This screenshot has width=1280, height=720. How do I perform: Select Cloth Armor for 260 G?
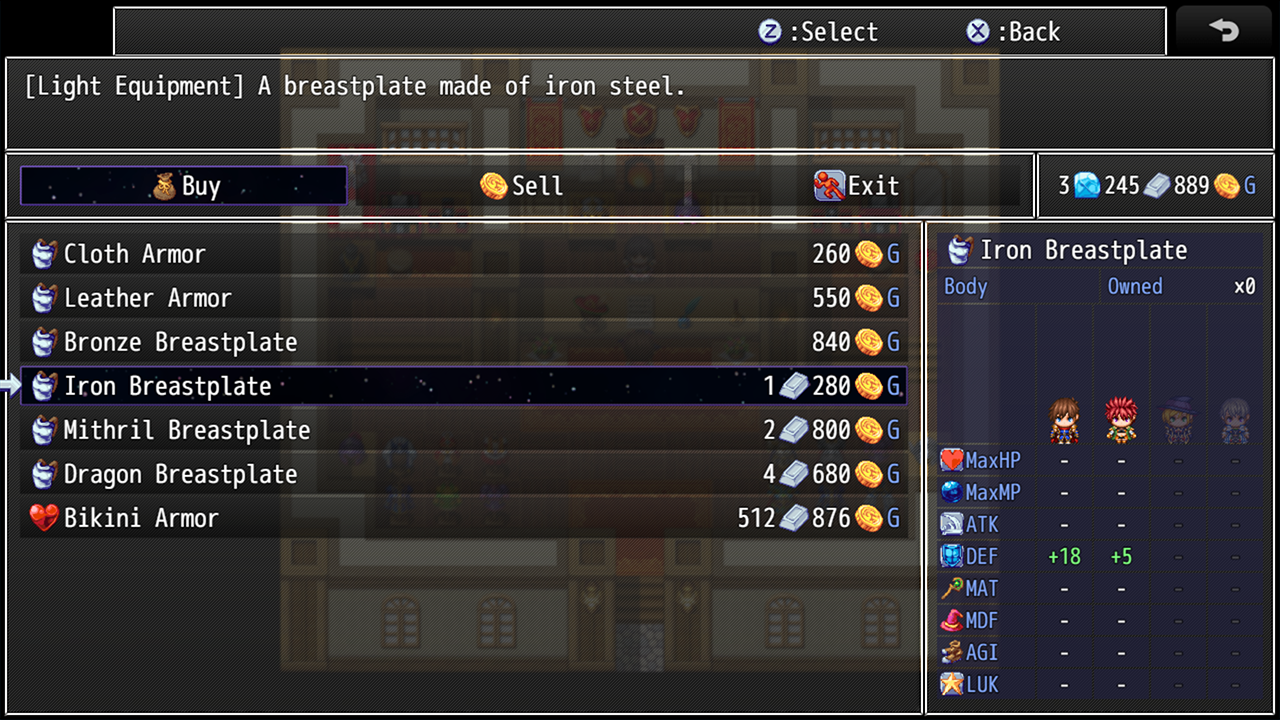463,254
